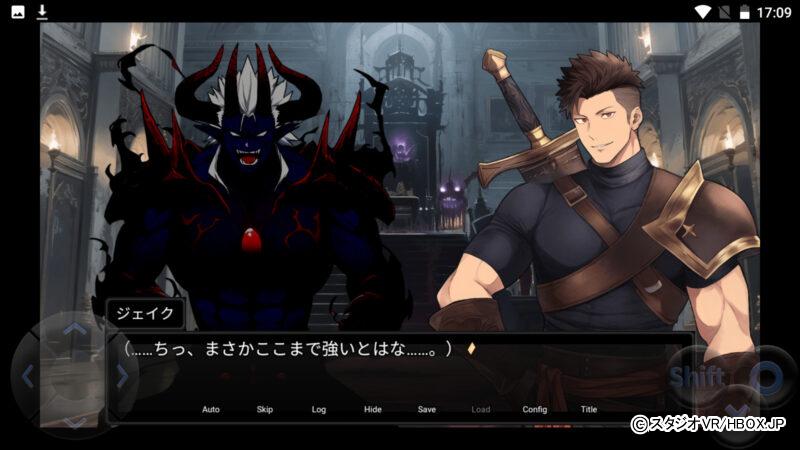Open the dialogue Log
800x450 pixels.
click(x=319, y=409)
